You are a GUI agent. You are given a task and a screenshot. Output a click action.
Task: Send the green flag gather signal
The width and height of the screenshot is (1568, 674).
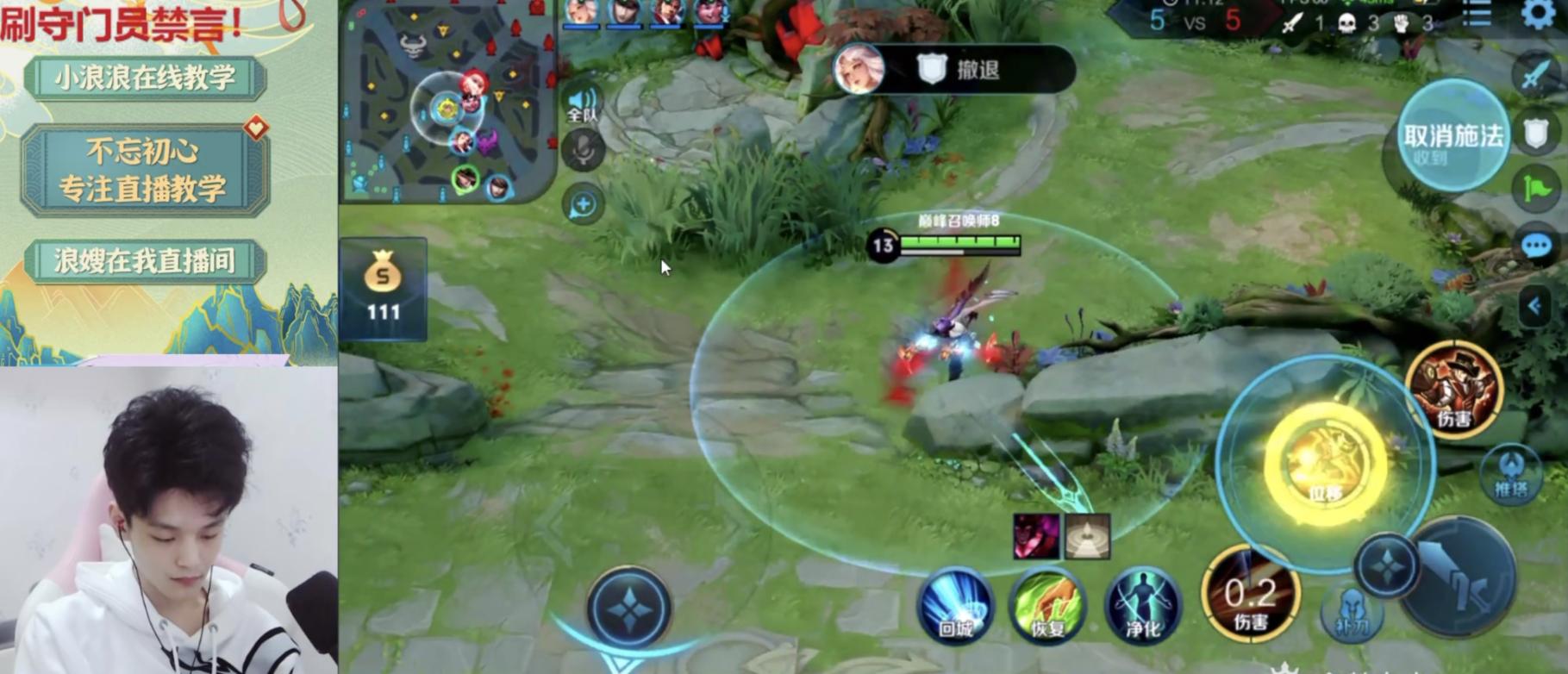click(x=1536, y=189)
